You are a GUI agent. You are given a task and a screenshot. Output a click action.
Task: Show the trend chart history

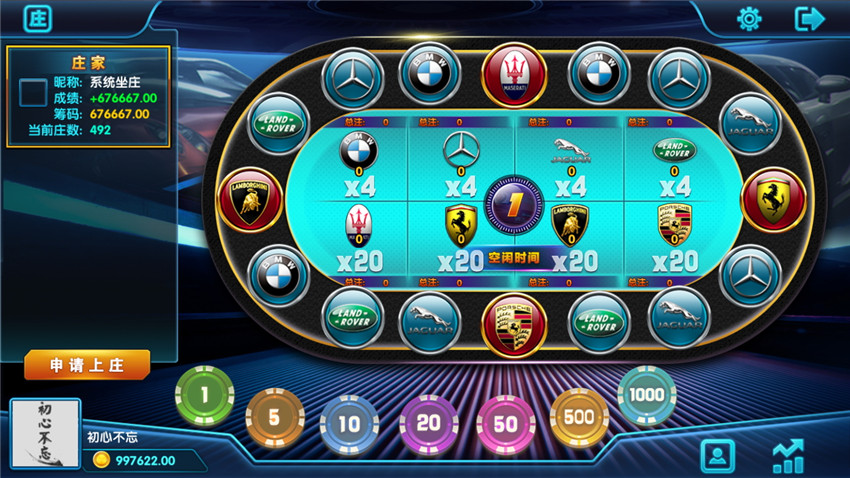point(789,456)
